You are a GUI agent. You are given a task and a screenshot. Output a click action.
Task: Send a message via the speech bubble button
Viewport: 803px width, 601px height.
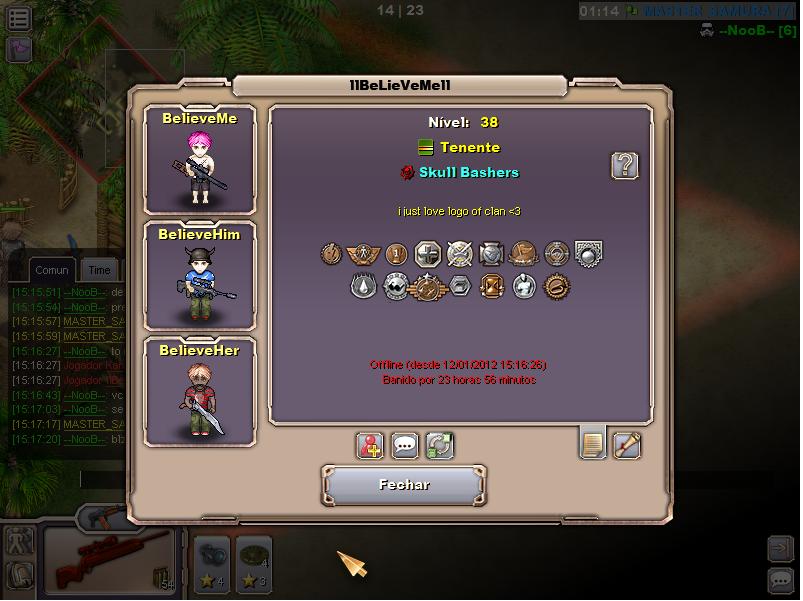coord(405,445)
